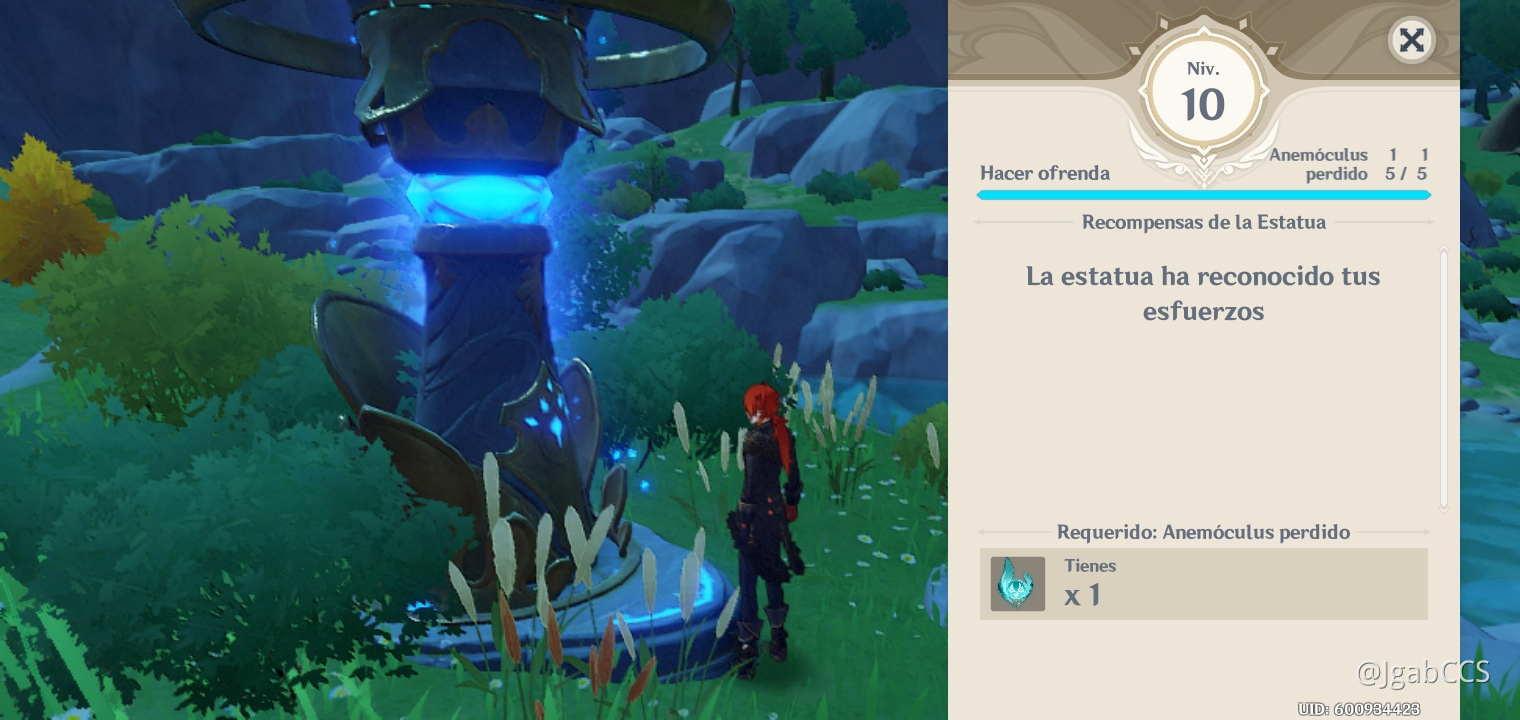Click the Niv. 10 statue emblem
Image resolution: width=1520 pixels, height=720 pixels.
(1204, 90)
